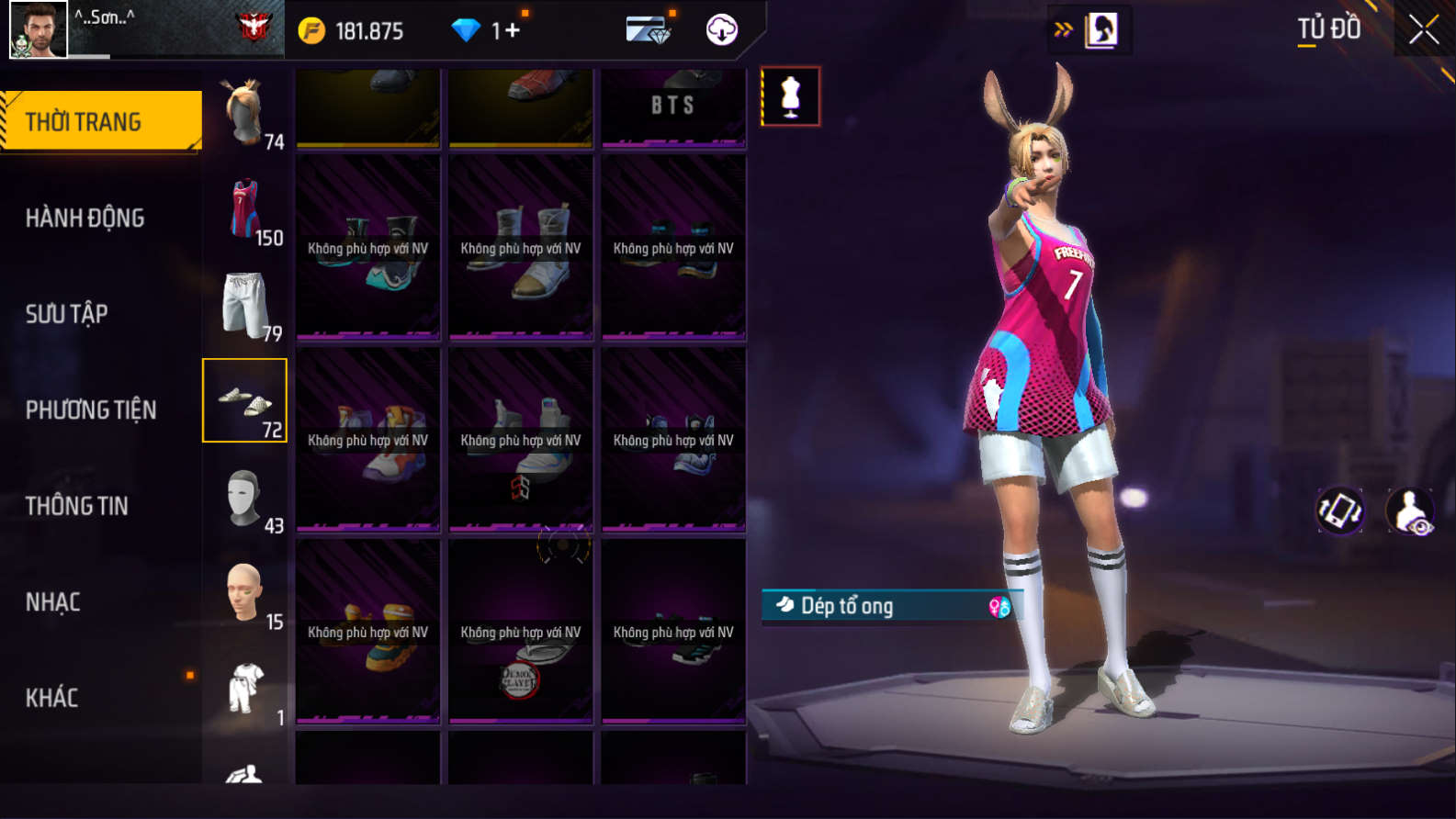Choose the hair category with 74 items

[245, 114]
